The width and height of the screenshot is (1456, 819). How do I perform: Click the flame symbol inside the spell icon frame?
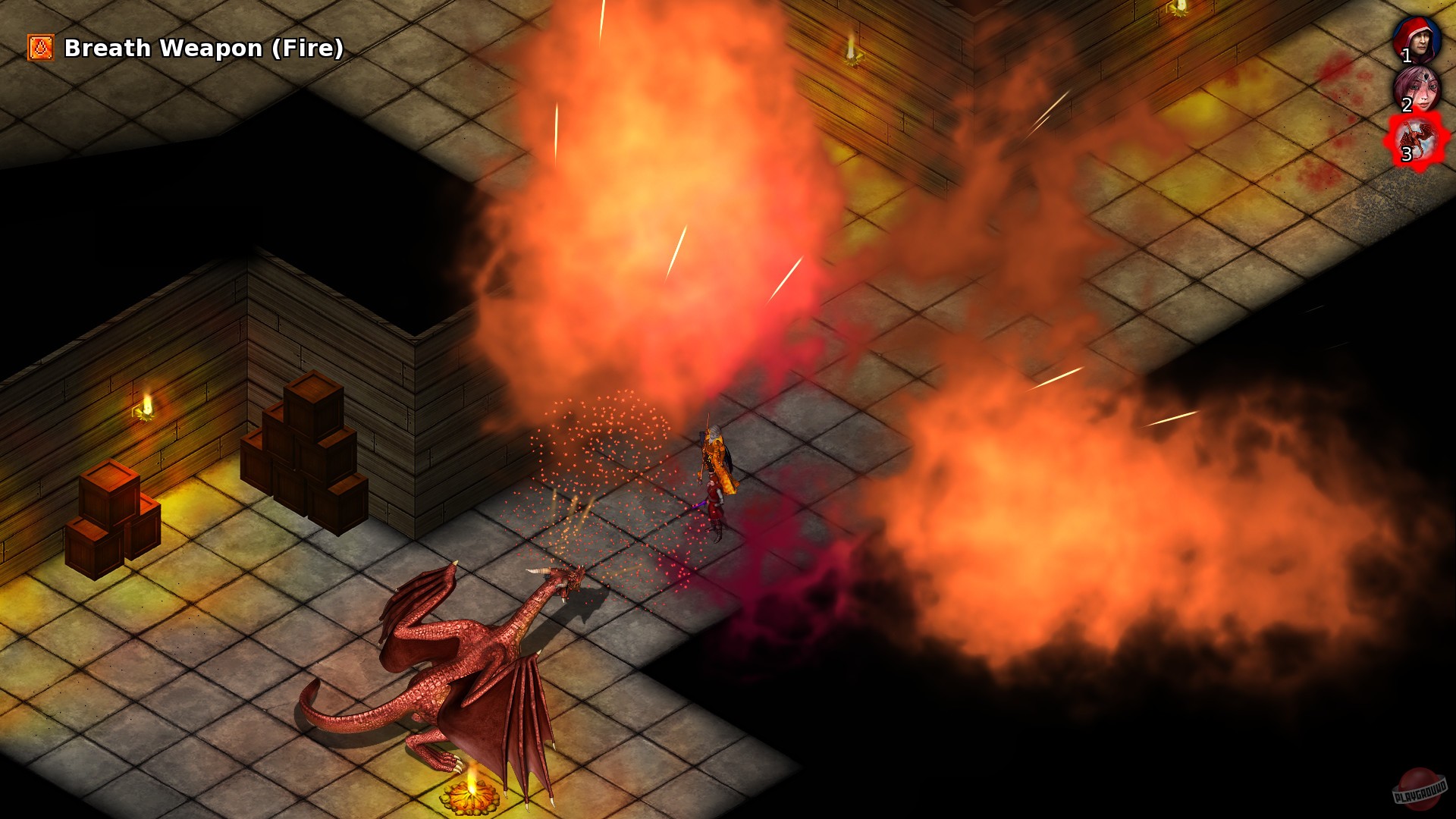pos(39,48)
